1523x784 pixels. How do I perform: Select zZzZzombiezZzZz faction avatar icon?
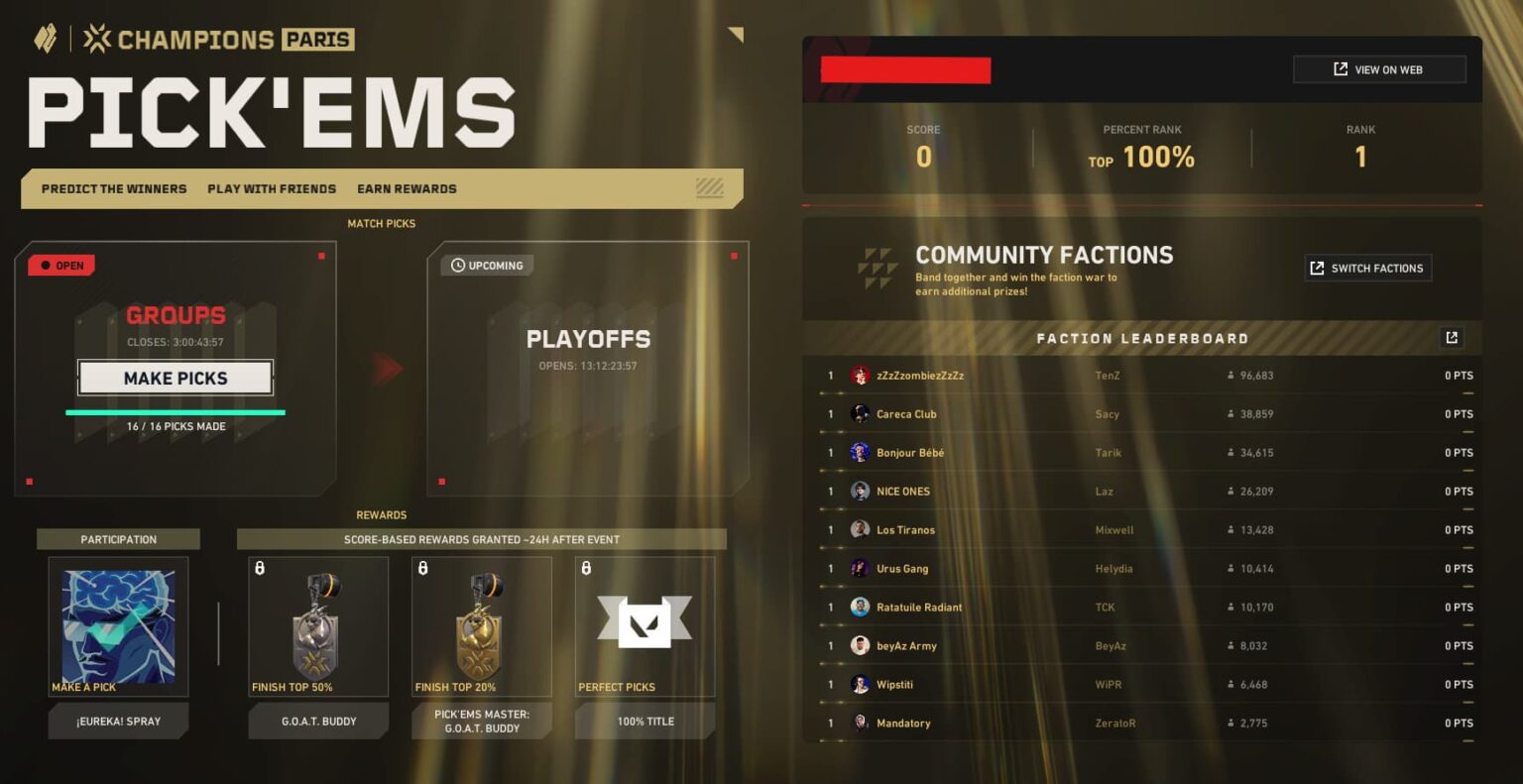[x=862, y=375]
